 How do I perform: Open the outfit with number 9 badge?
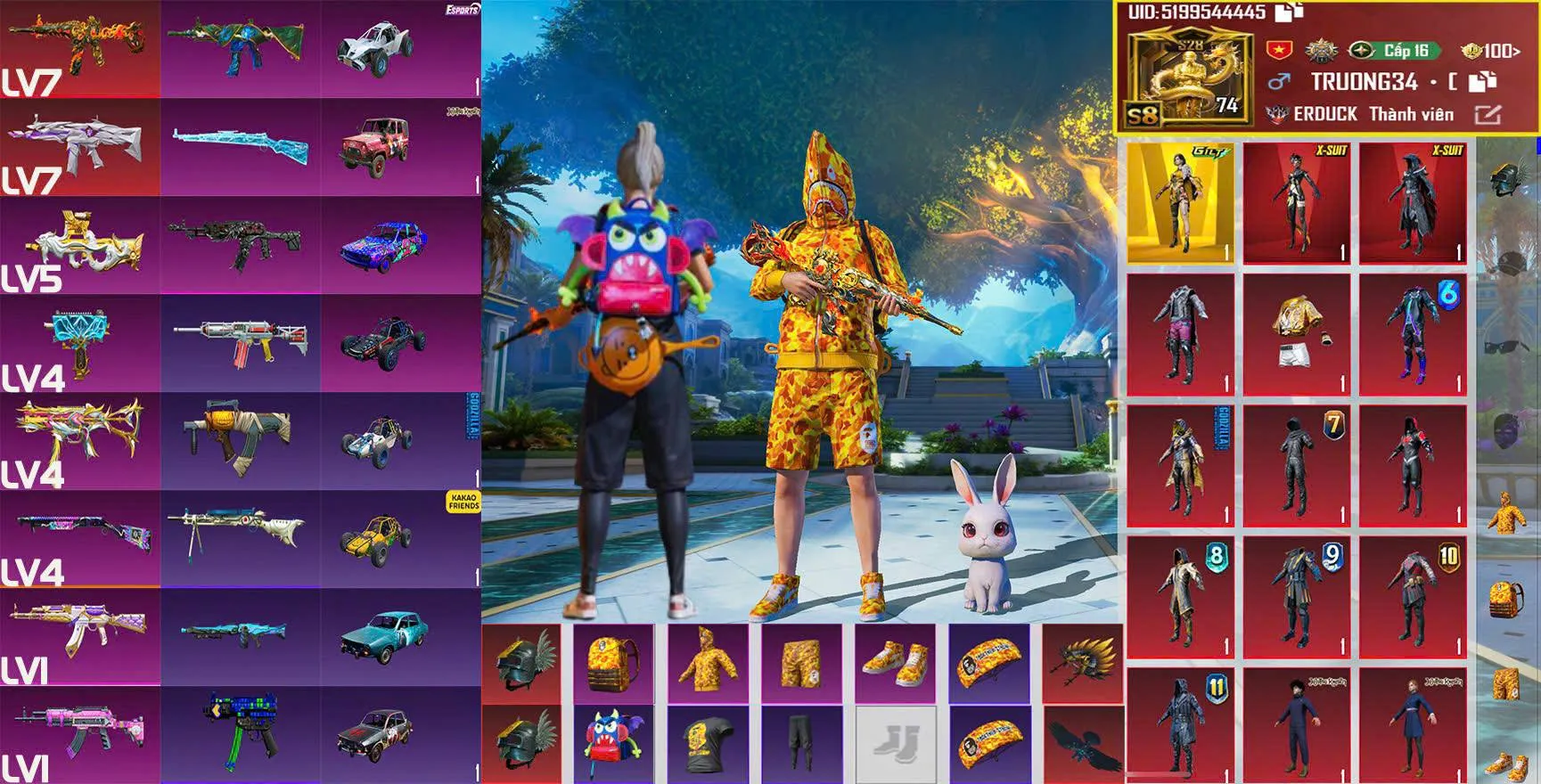click(x=1297, y=596)
